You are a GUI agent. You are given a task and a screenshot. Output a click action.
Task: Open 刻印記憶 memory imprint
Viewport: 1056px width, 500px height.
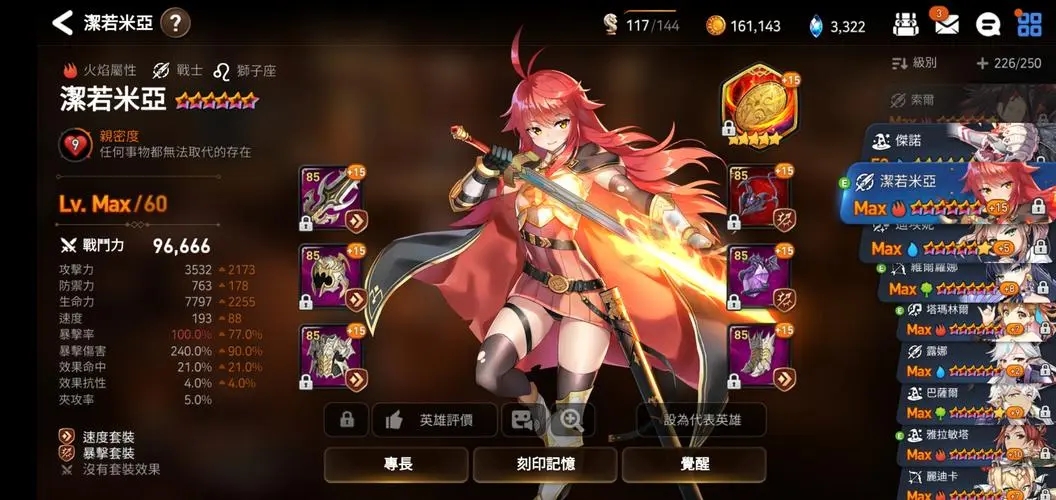click(x=545, y=465)
